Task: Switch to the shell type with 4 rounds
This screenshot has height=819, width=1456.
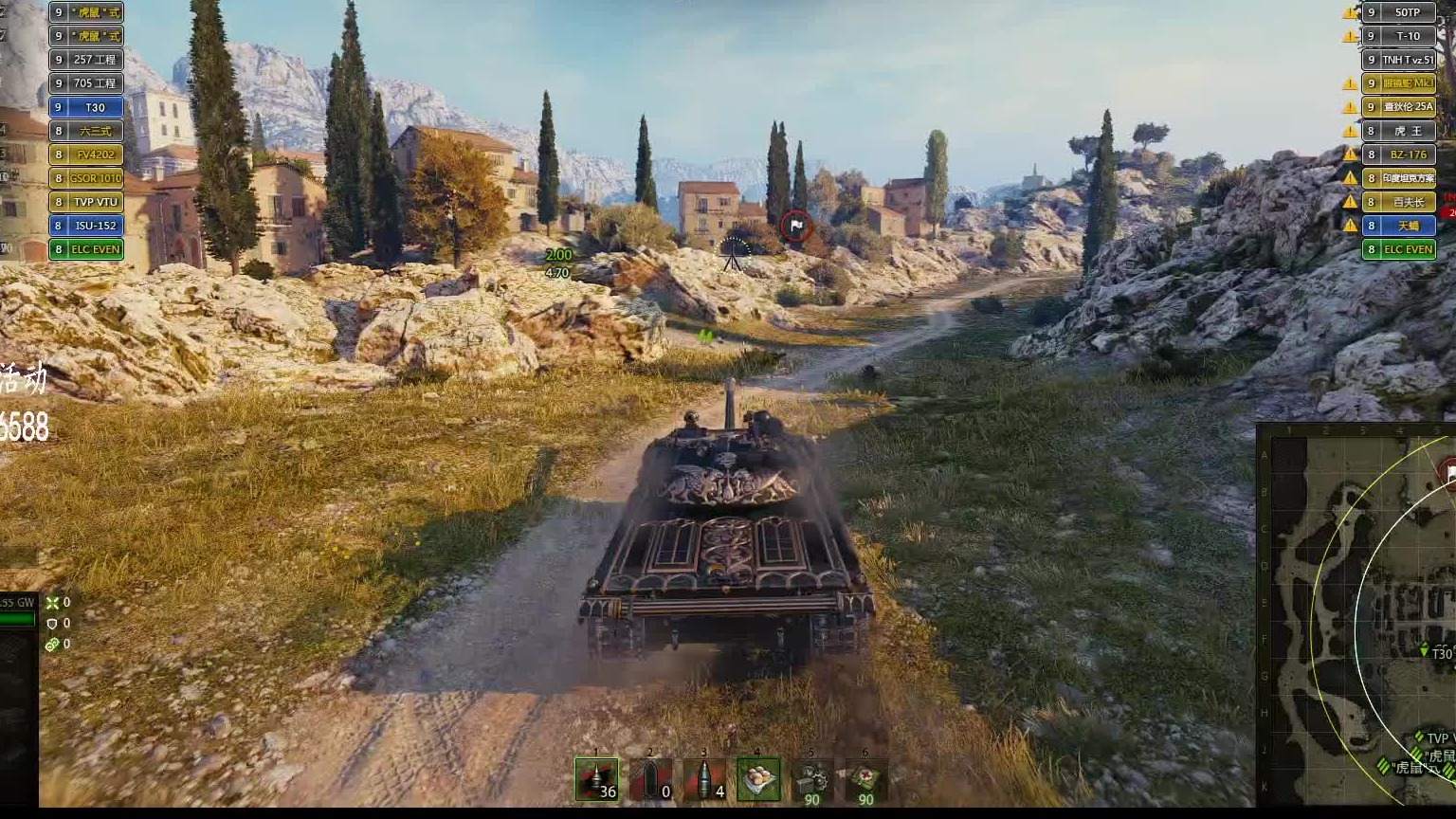Action: coord(705,779)
